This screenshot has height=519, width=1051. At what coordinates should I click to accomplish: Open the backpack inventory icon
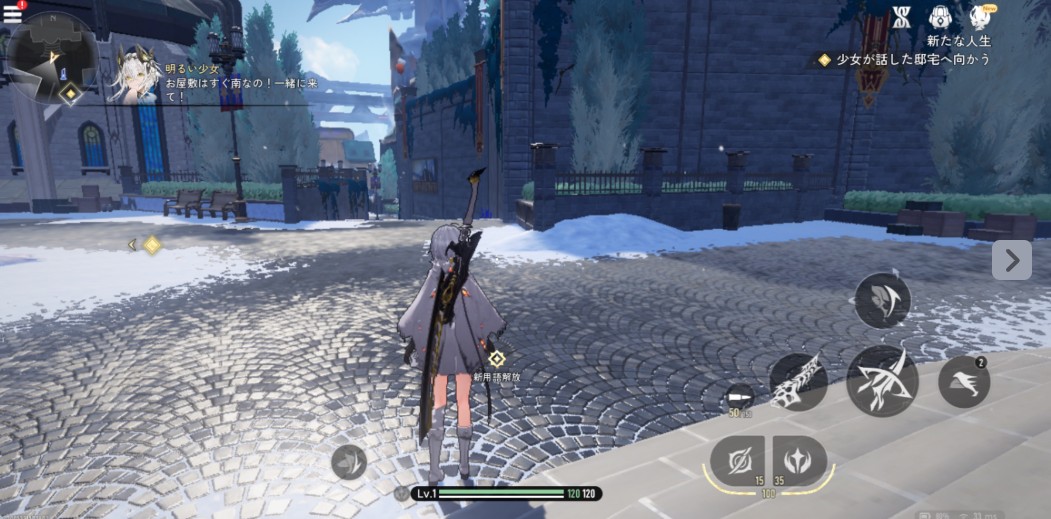[x=940, y=17]
